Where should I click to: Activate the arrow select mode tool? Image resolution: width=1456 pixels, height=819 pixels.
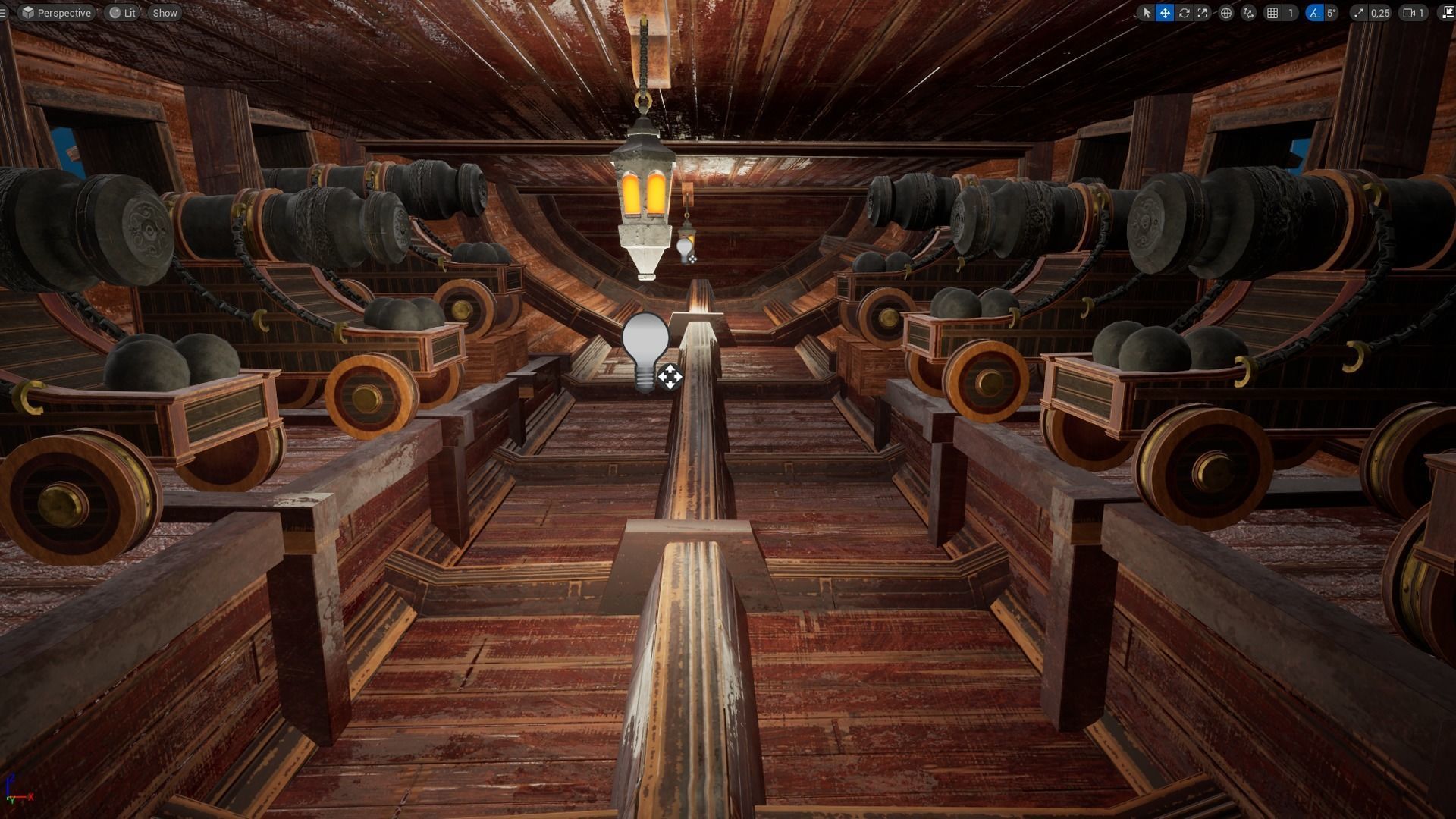click(x=1146, y=13)
